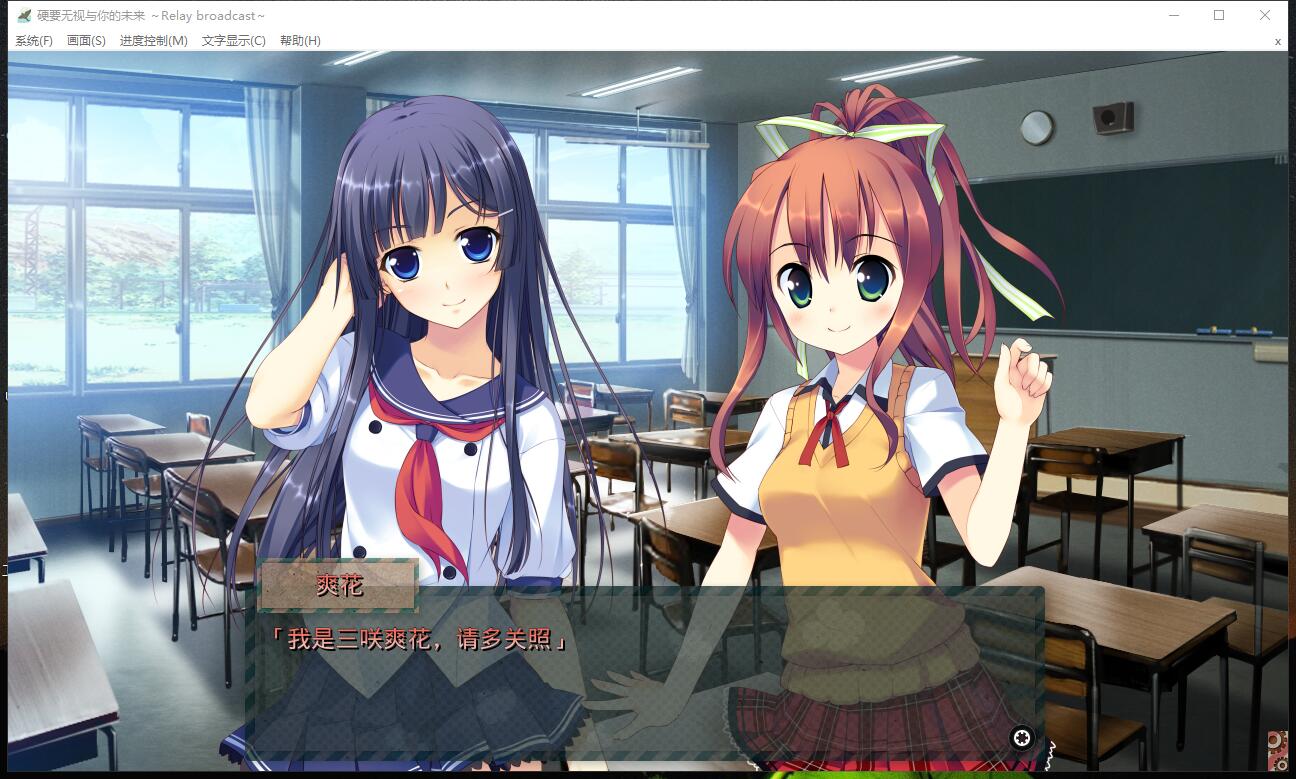This screenshot has width=1296, height=779.
Task: Minimize the game window
Action: (x=1173, y=15)
